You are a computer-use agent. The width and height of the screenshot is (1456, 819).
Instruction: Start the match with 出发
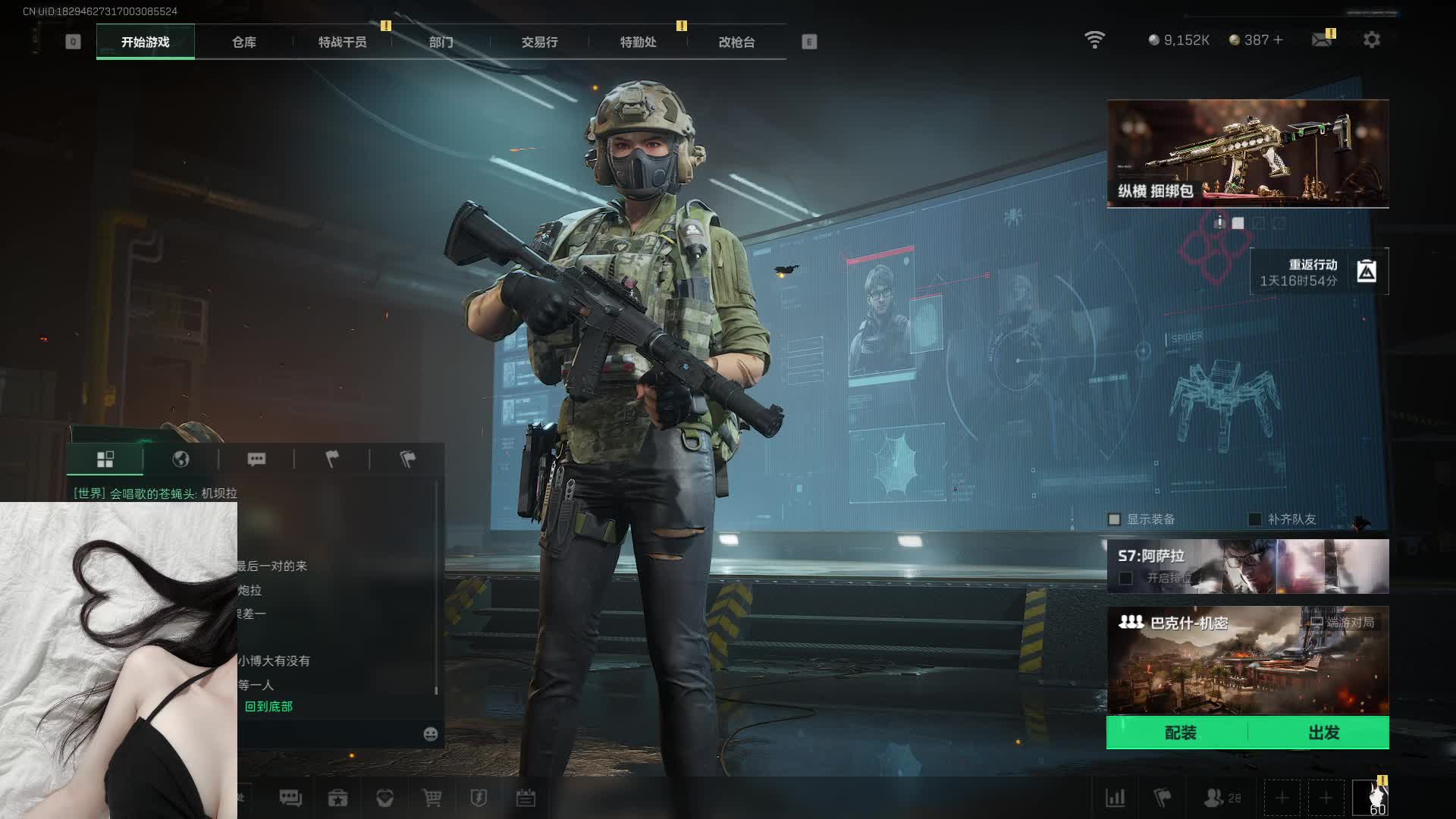pos(1323,733)
